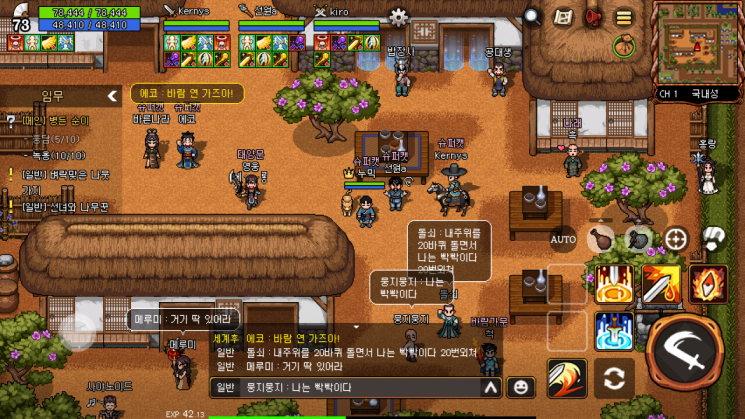Click the crosshair target button
Screen dimensions: 745x419
pyautogui.click(x=676, y=239)
